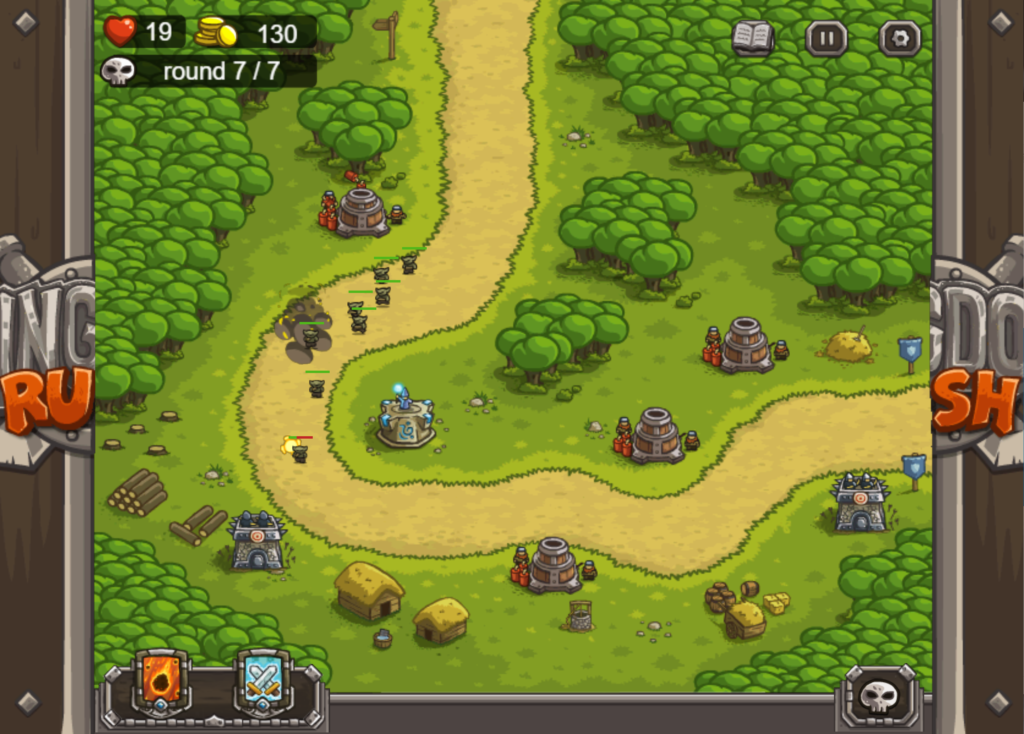1024x734 pixels.
Task: Pause the game
Action: coord(826,39)
